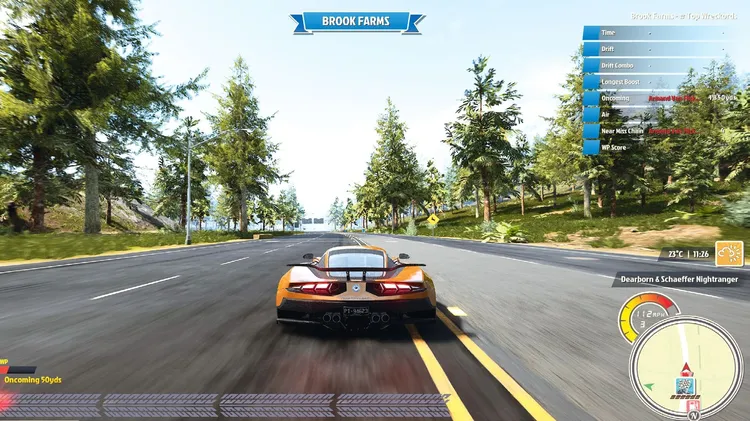Click the Dearborn & Schaeffer Nightranger label

click(x=681, y=281)
